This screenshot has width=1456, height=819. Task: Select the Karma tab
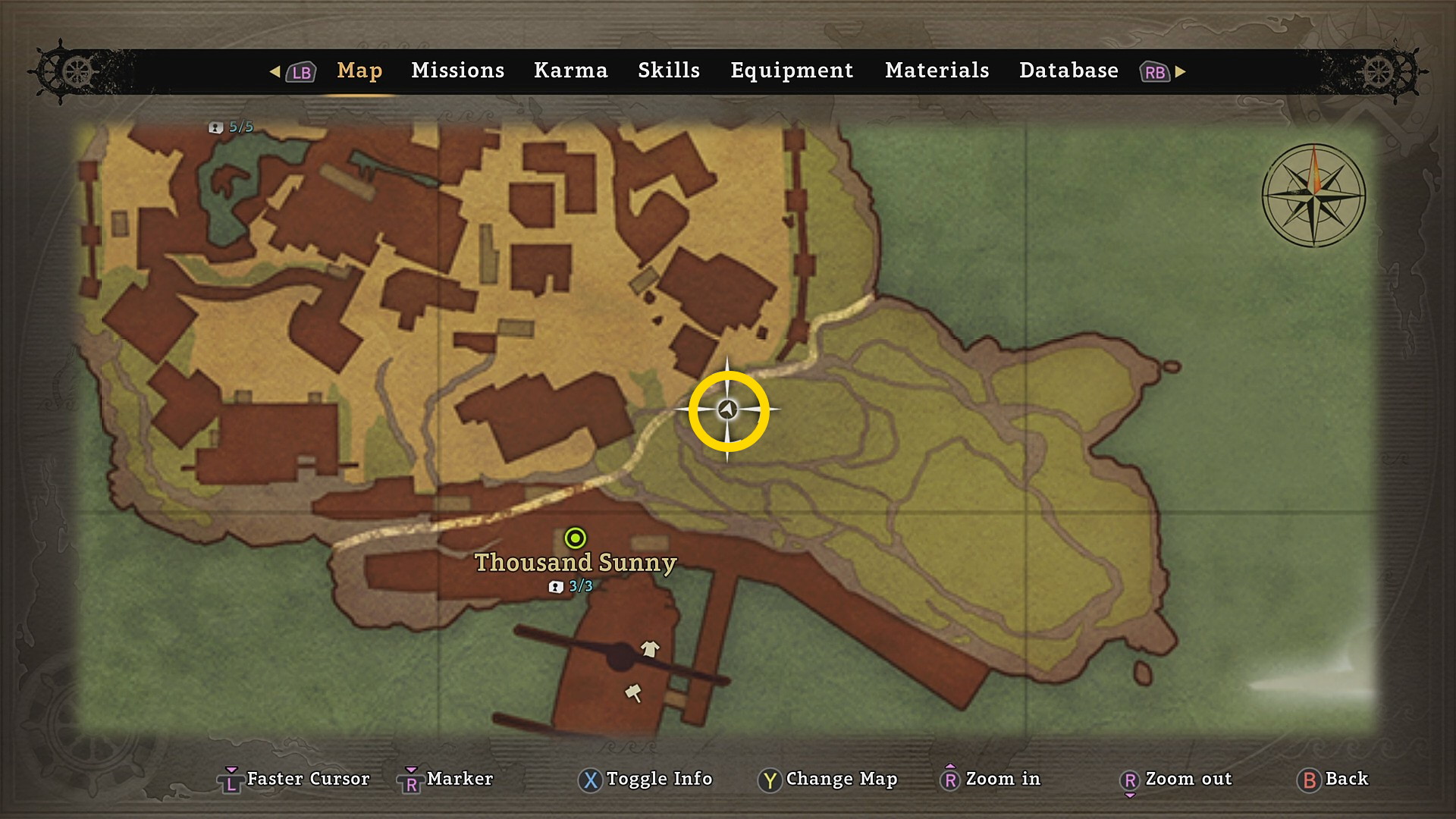570,71
